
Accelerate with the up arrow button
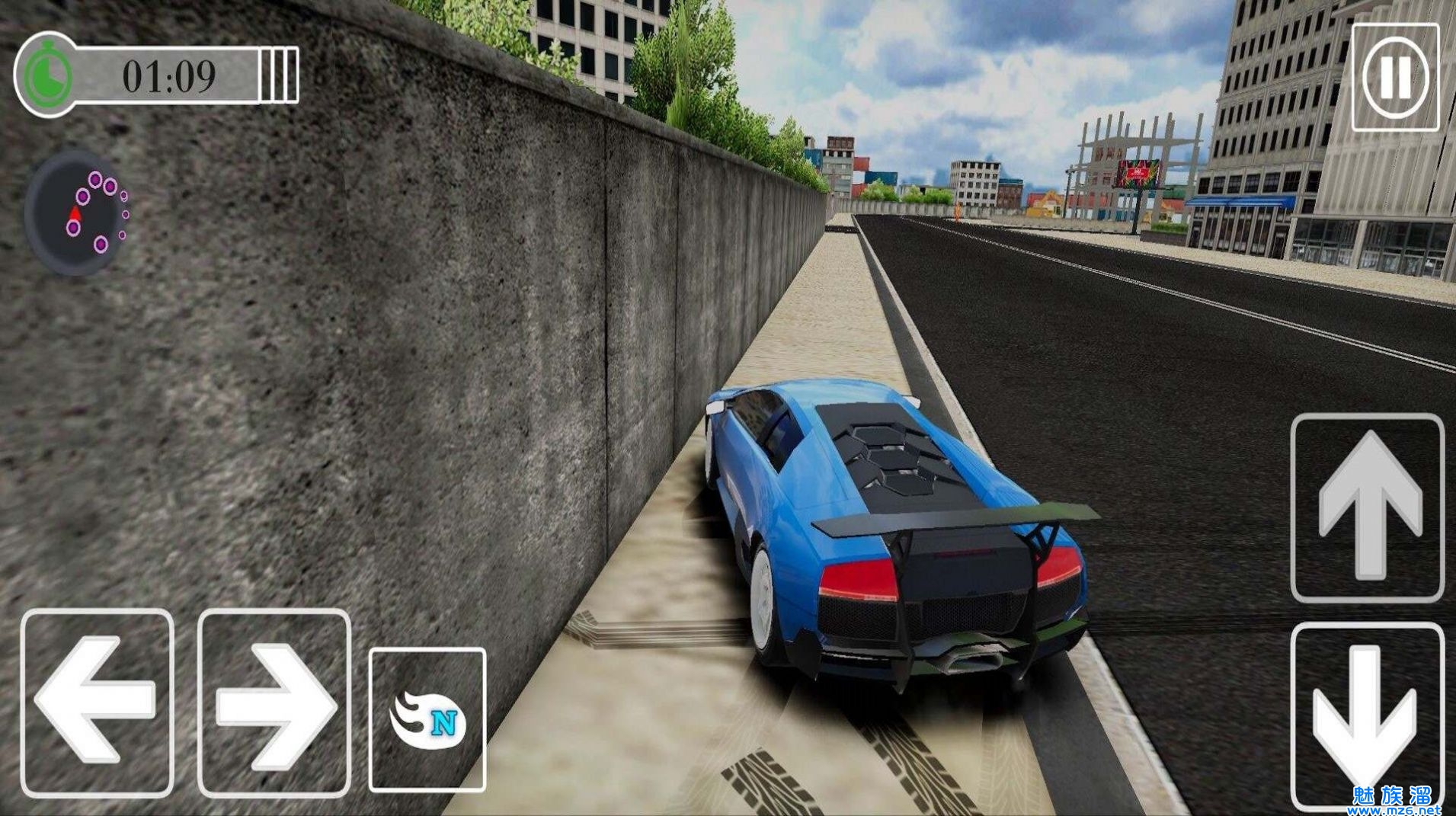[1368, 507]
